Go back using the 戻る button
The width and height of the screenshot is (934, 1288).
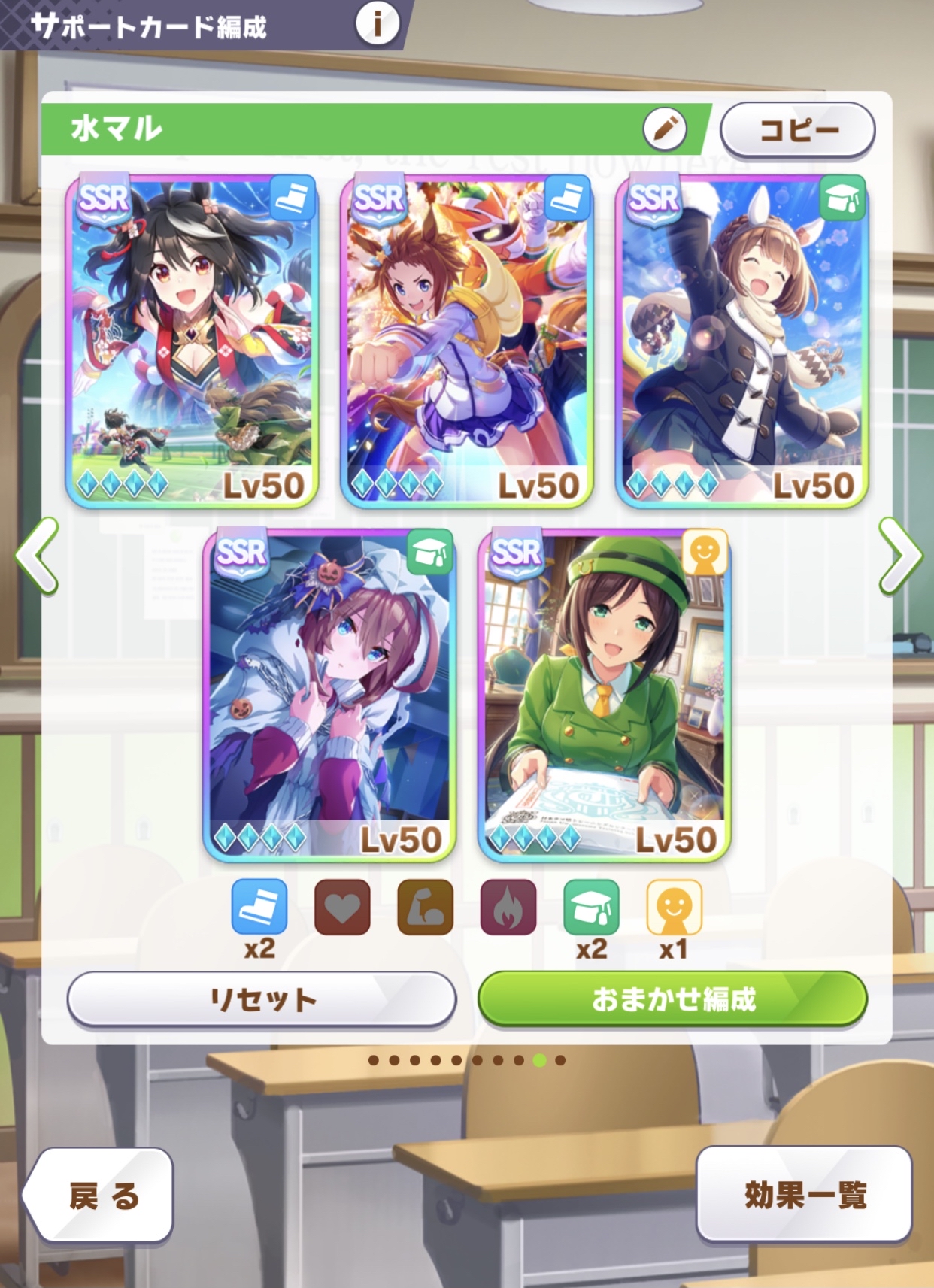point(99,1195)
